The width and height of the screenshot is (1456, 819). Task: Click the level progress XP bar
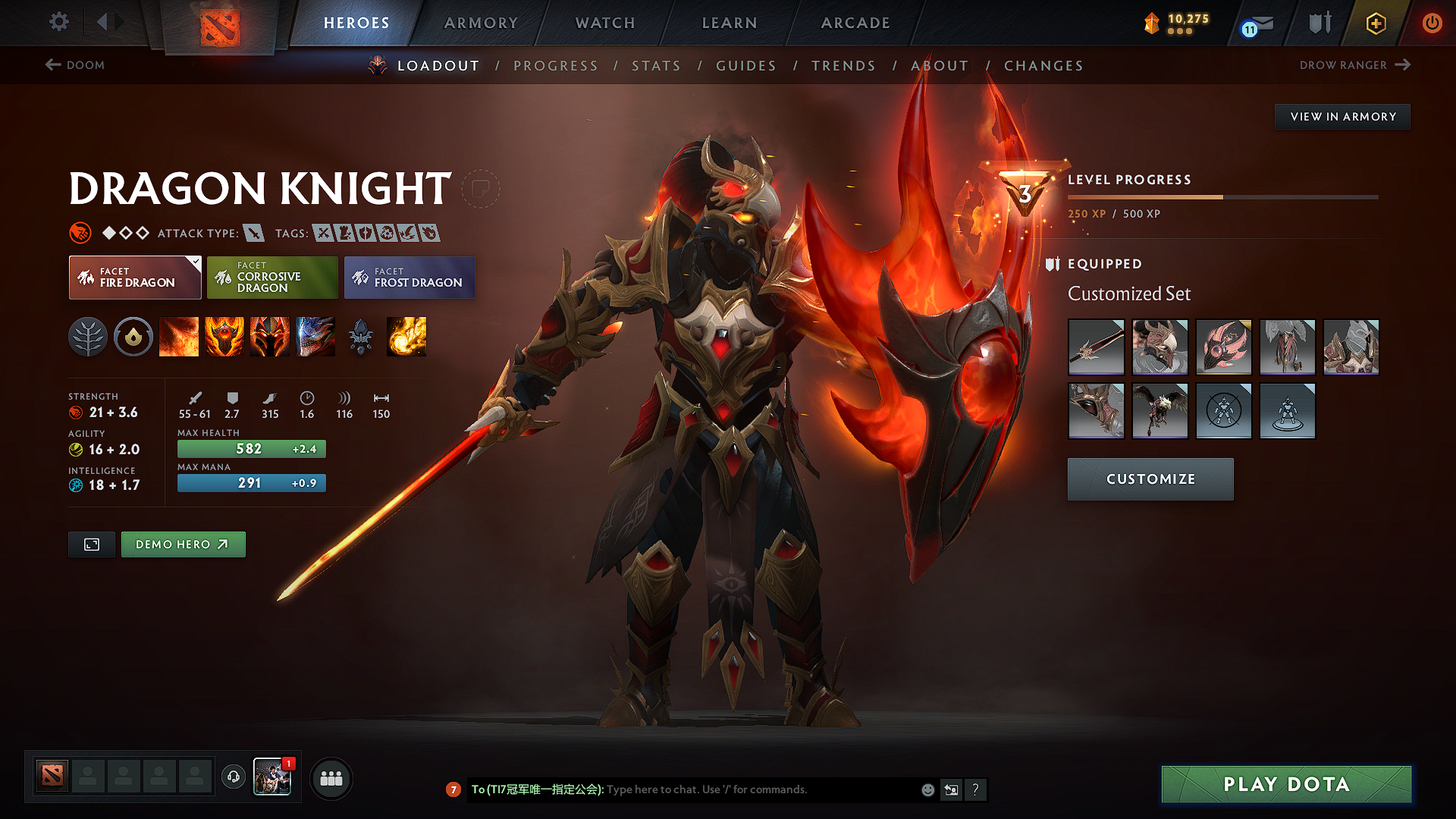(1221, 196)
